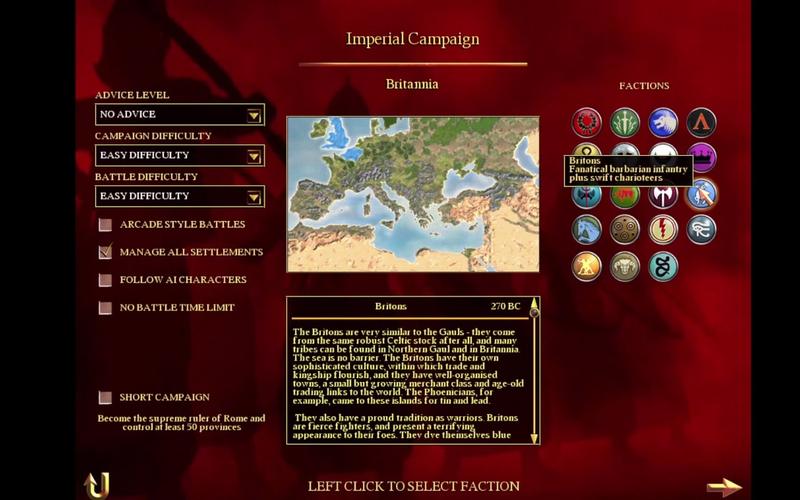The width and height of the screenshot is (800, 500).
Task: Select the ram skull faction shield
Action: [x=625, y=266]
